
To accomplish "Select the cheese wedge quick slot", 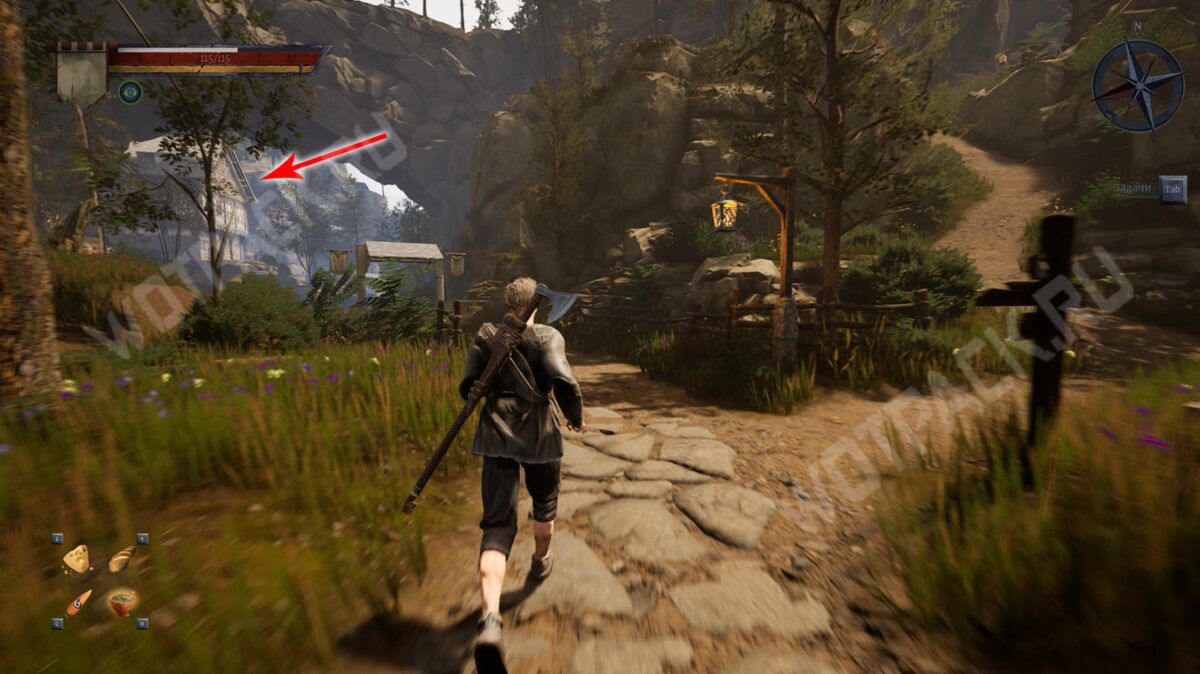I will [x=76, y=559].
